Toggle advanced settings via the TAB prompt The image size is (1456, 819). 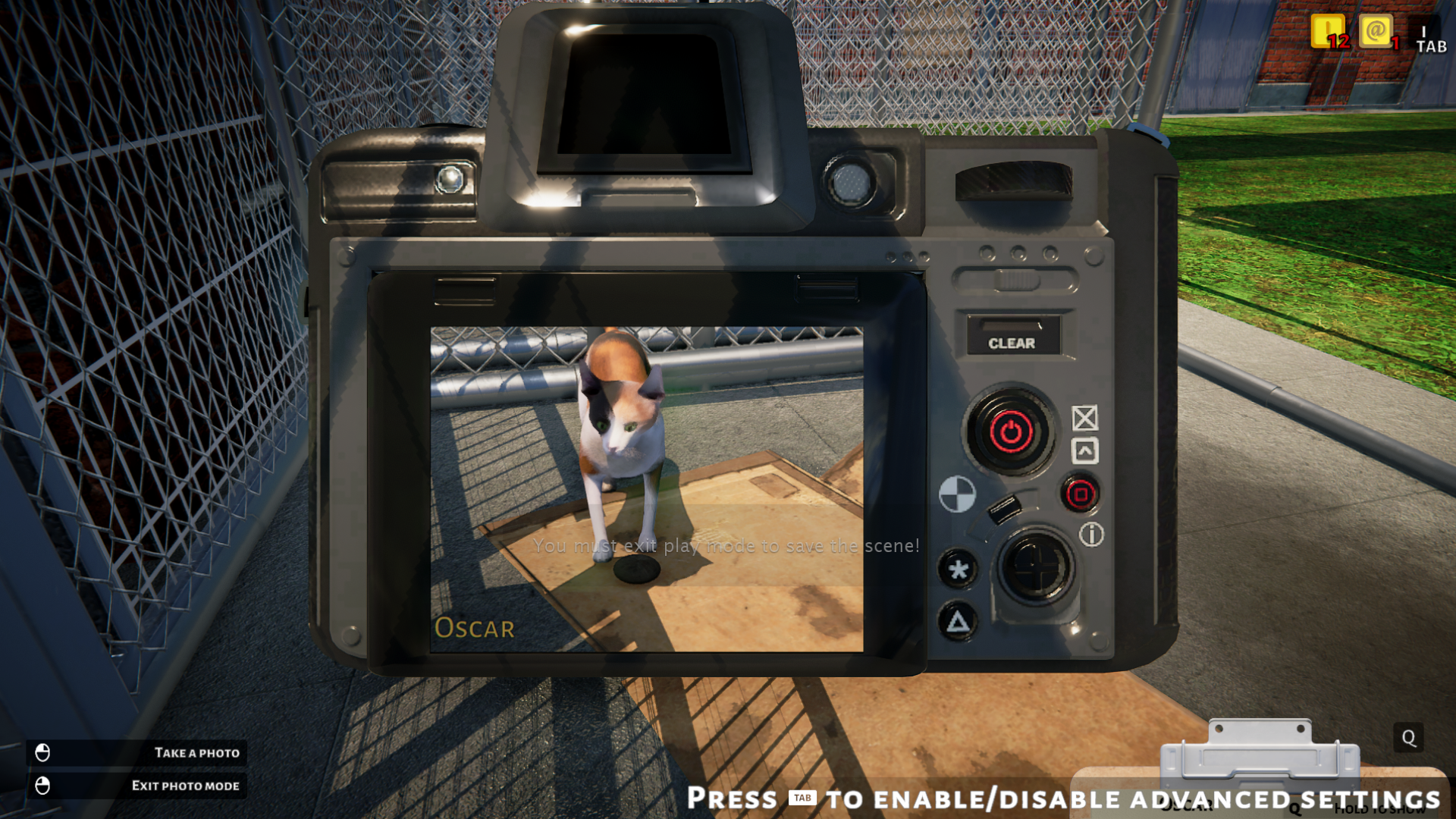tap(803, 798)
